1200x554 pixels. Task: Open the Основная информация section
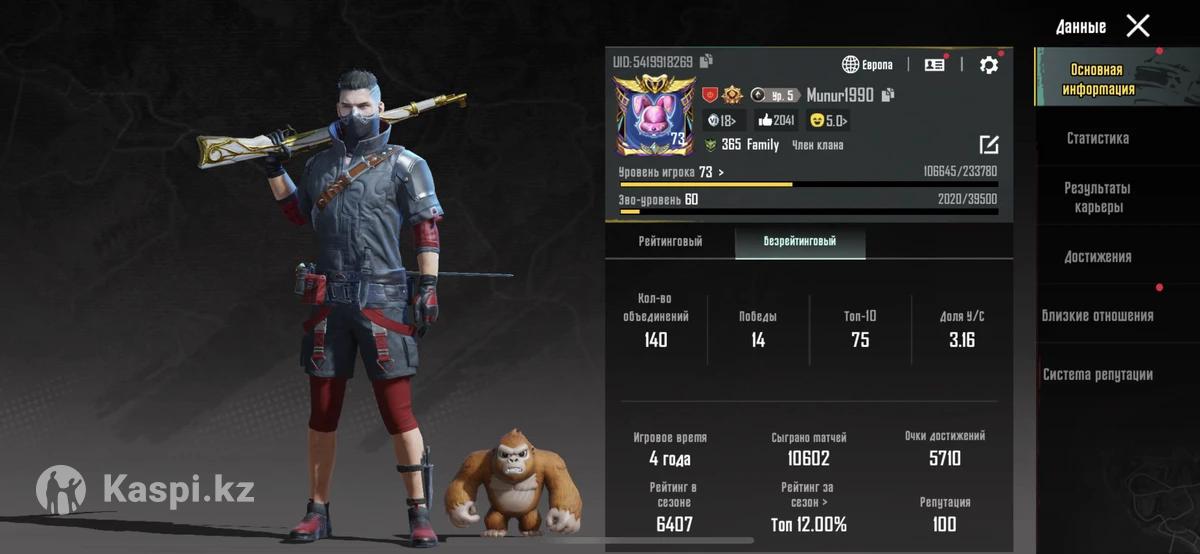[x=1097, y=80]
